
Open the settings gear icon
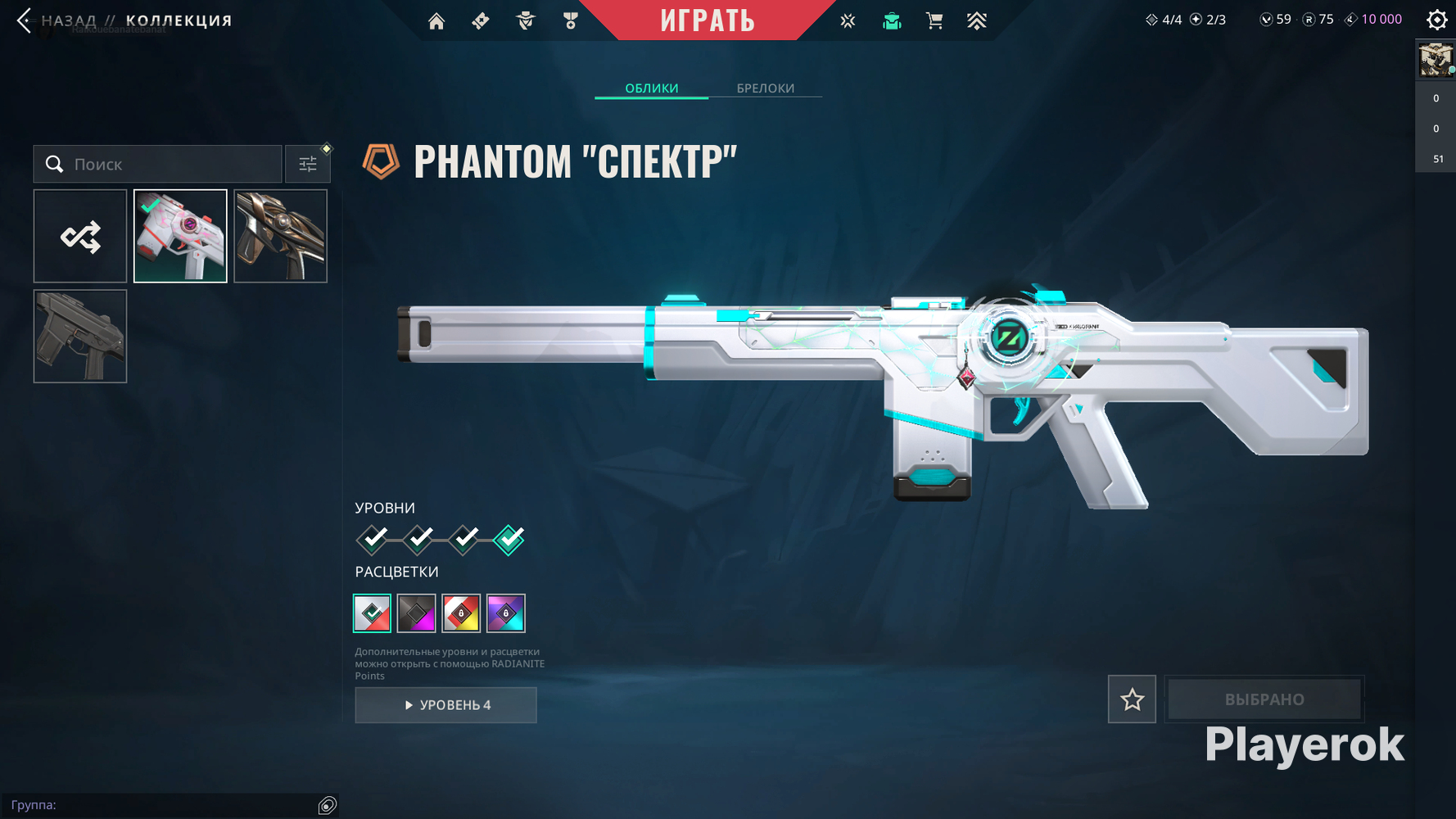1436,20
